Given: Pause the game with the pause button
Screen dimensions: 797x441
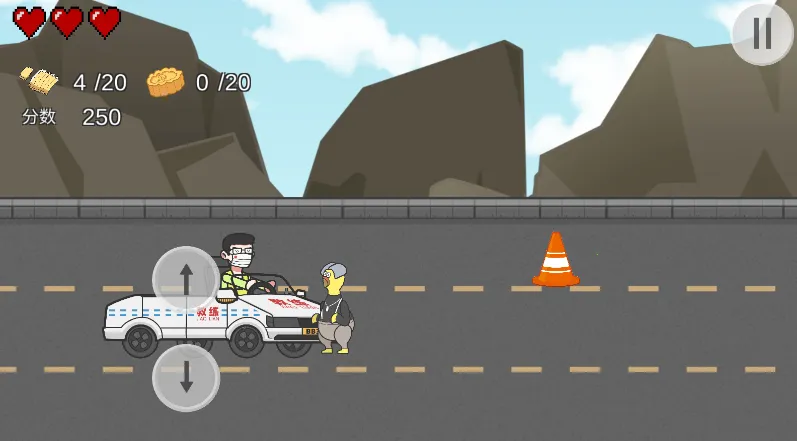Looking at the screenshot, I should pyautogui.click(x=762, y=34).
